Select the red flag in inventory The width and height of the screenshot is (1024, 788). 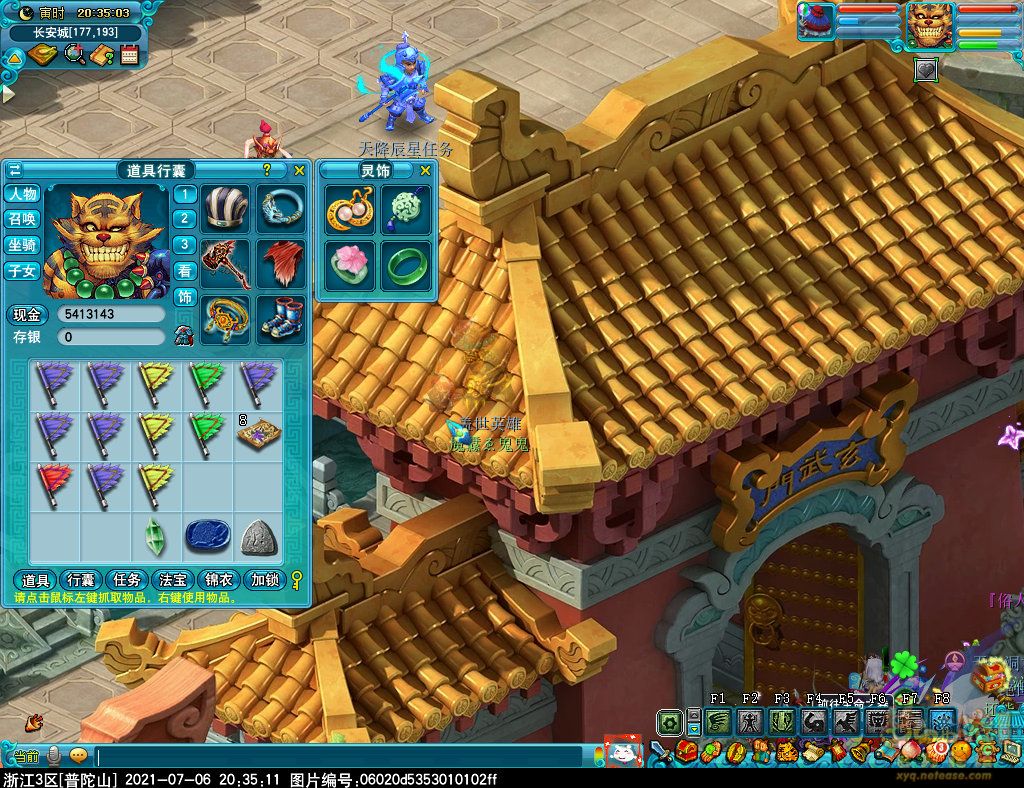click(x=54, y=484)
